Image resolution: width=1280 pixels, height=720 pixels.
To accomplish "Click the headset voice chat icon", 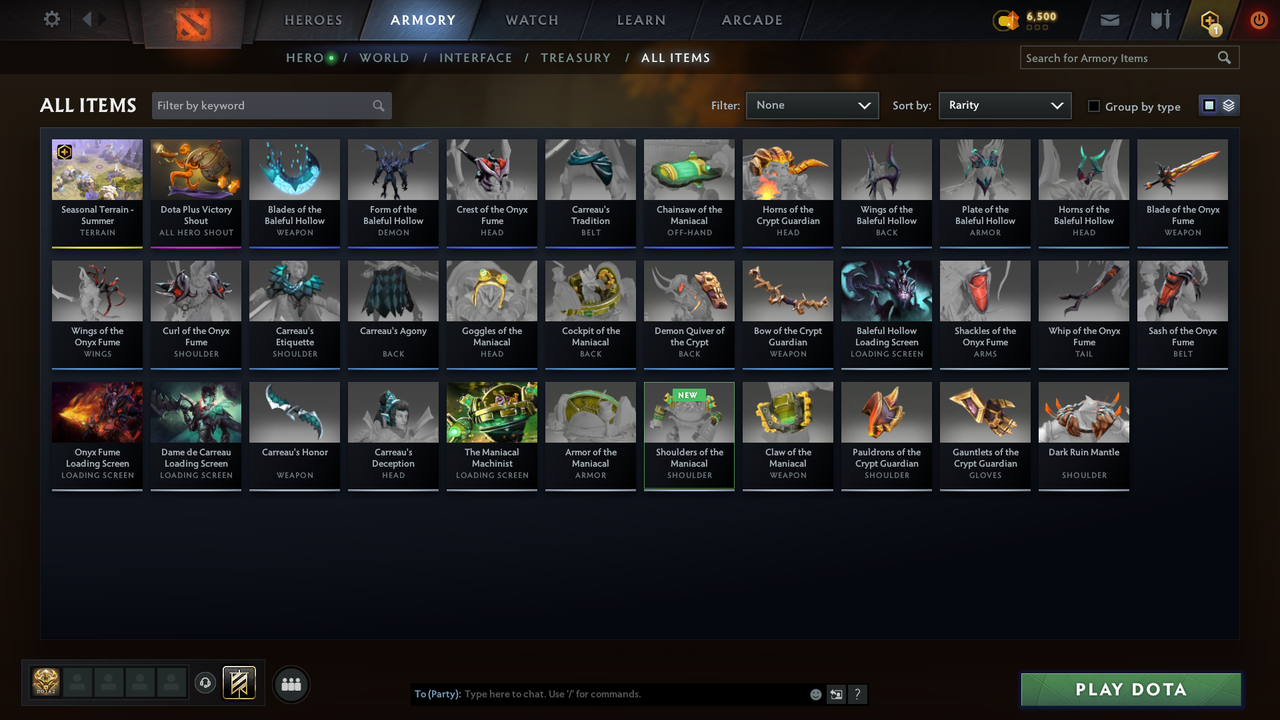I will point(207,683).
